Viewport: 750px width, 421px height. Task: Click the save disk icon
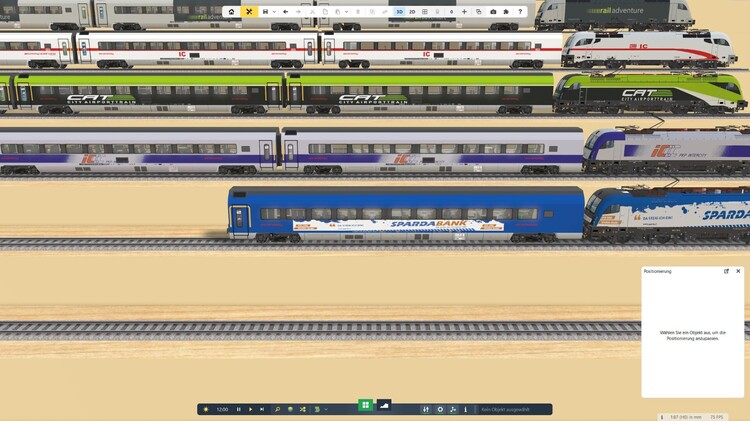tap(265, 12)
